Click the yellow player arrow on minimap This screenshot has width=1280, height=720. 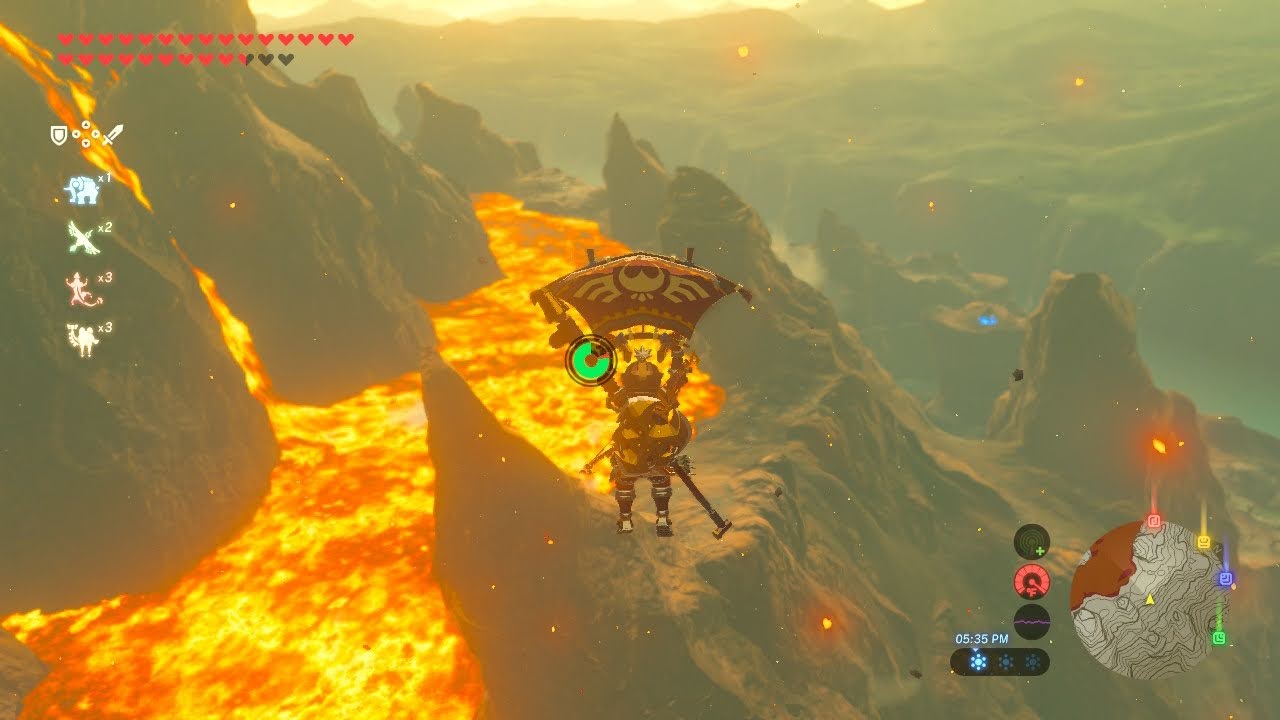click(1150, 599)
